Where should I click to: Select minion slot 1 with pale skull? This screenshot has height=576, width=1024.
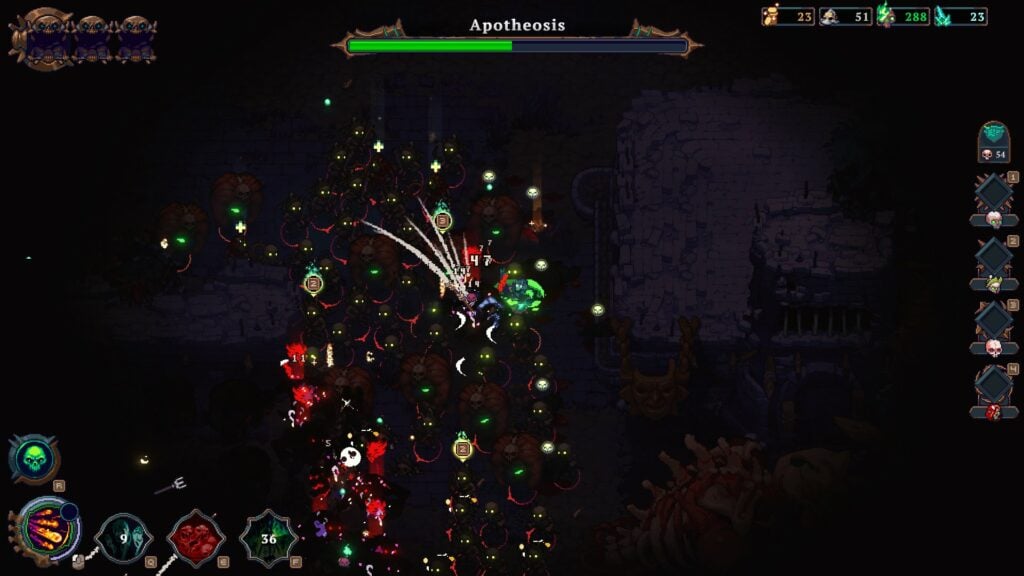click(x=994, y=198)
